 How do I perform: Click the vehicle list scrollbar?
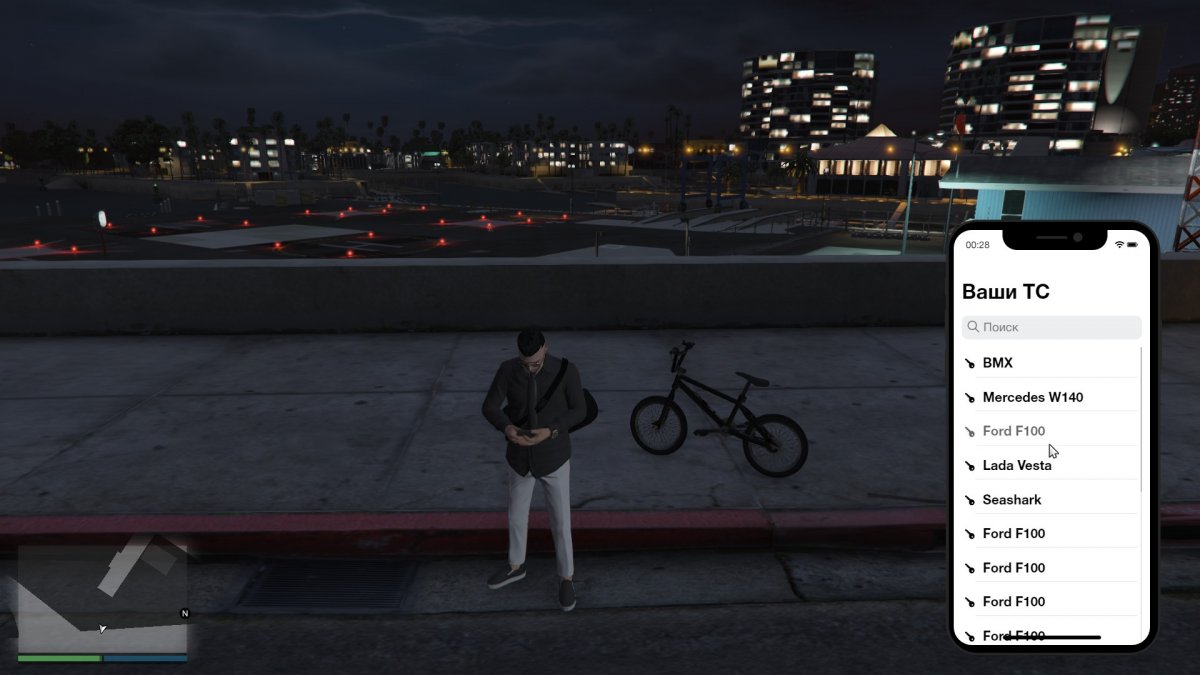1141,420
